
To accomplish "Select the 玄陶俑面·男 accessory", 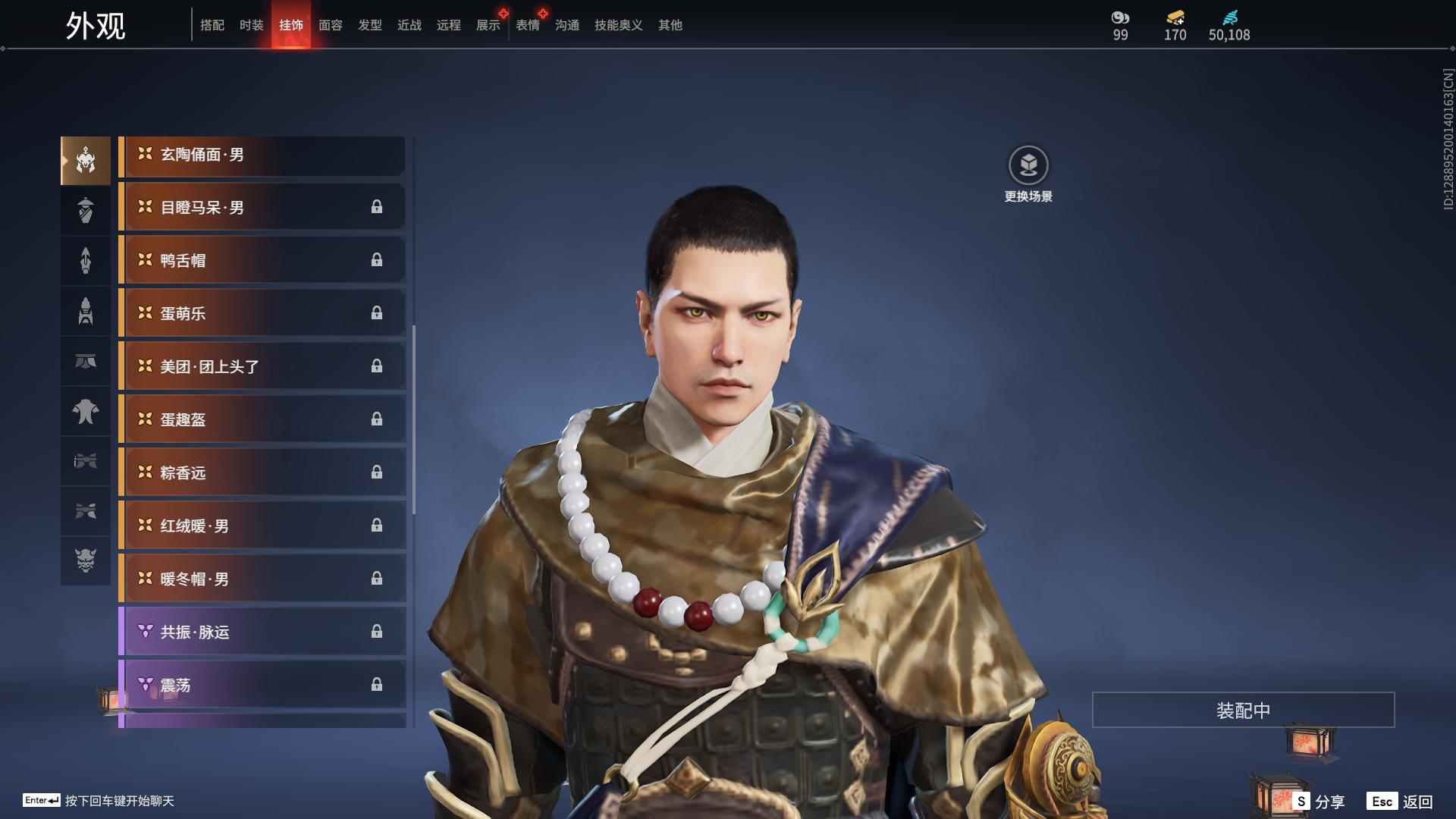I will [262, 155].
